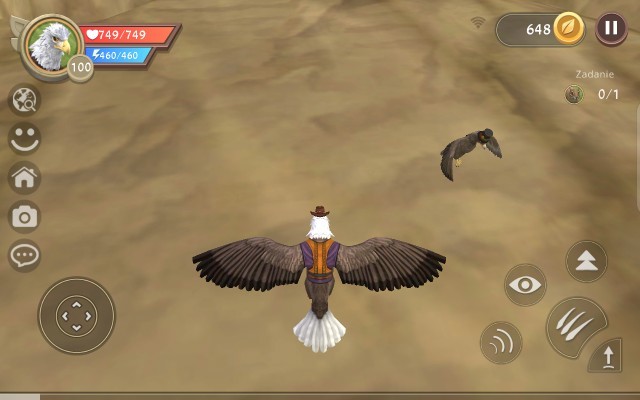Pause the game

(611, 29)
